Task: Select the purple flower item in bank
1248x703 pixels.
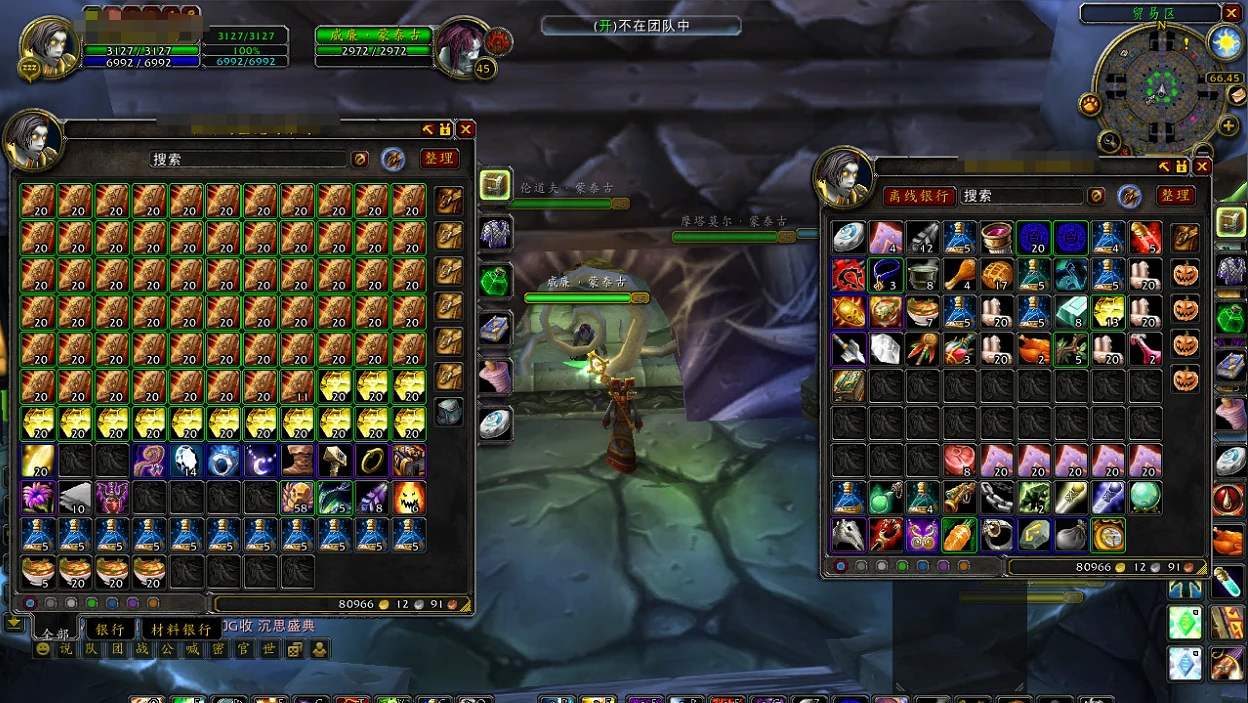Action: 37,497
